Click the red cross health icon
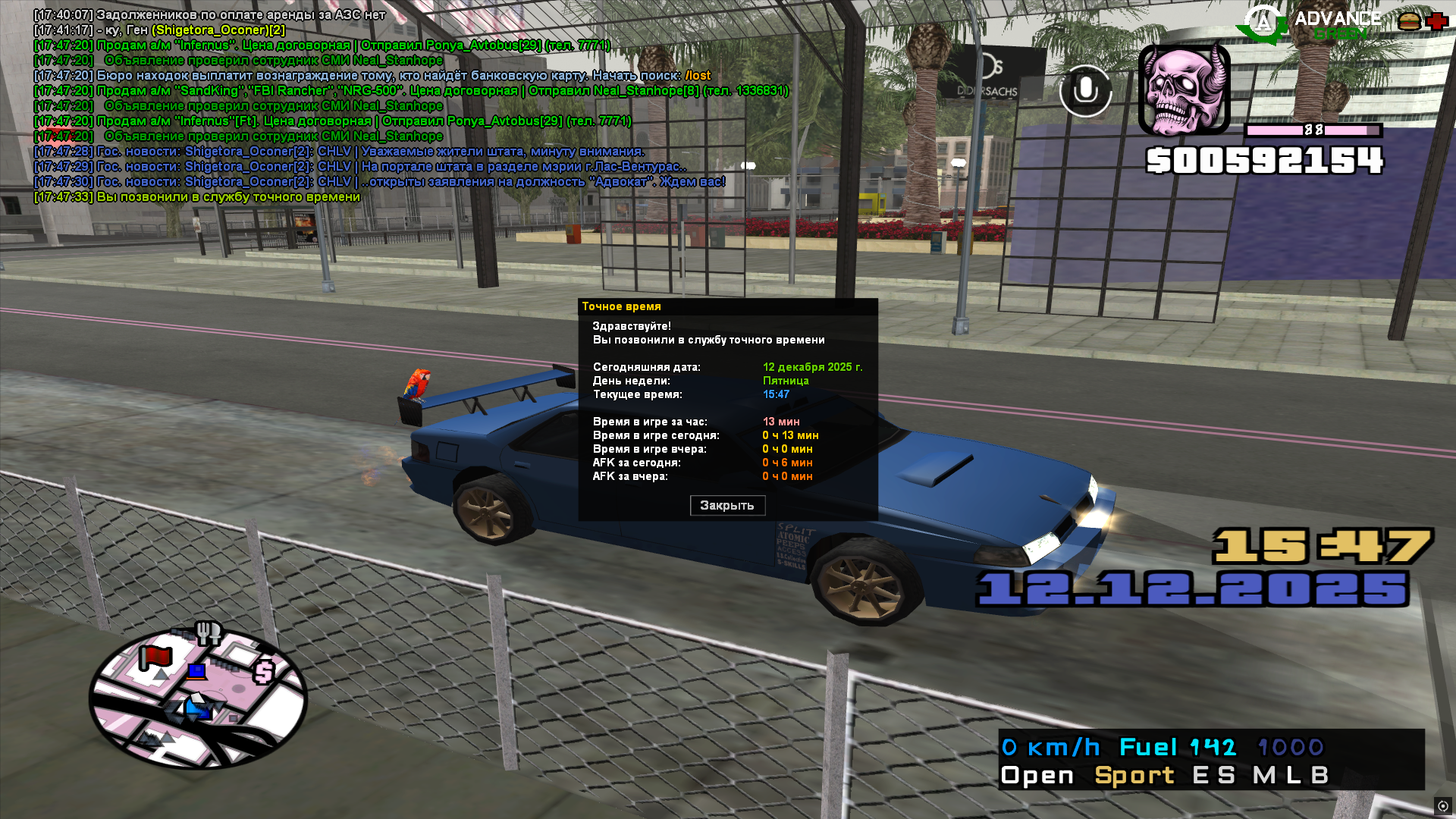The width and height of the screenshot is (1456, 819). 1436,21
